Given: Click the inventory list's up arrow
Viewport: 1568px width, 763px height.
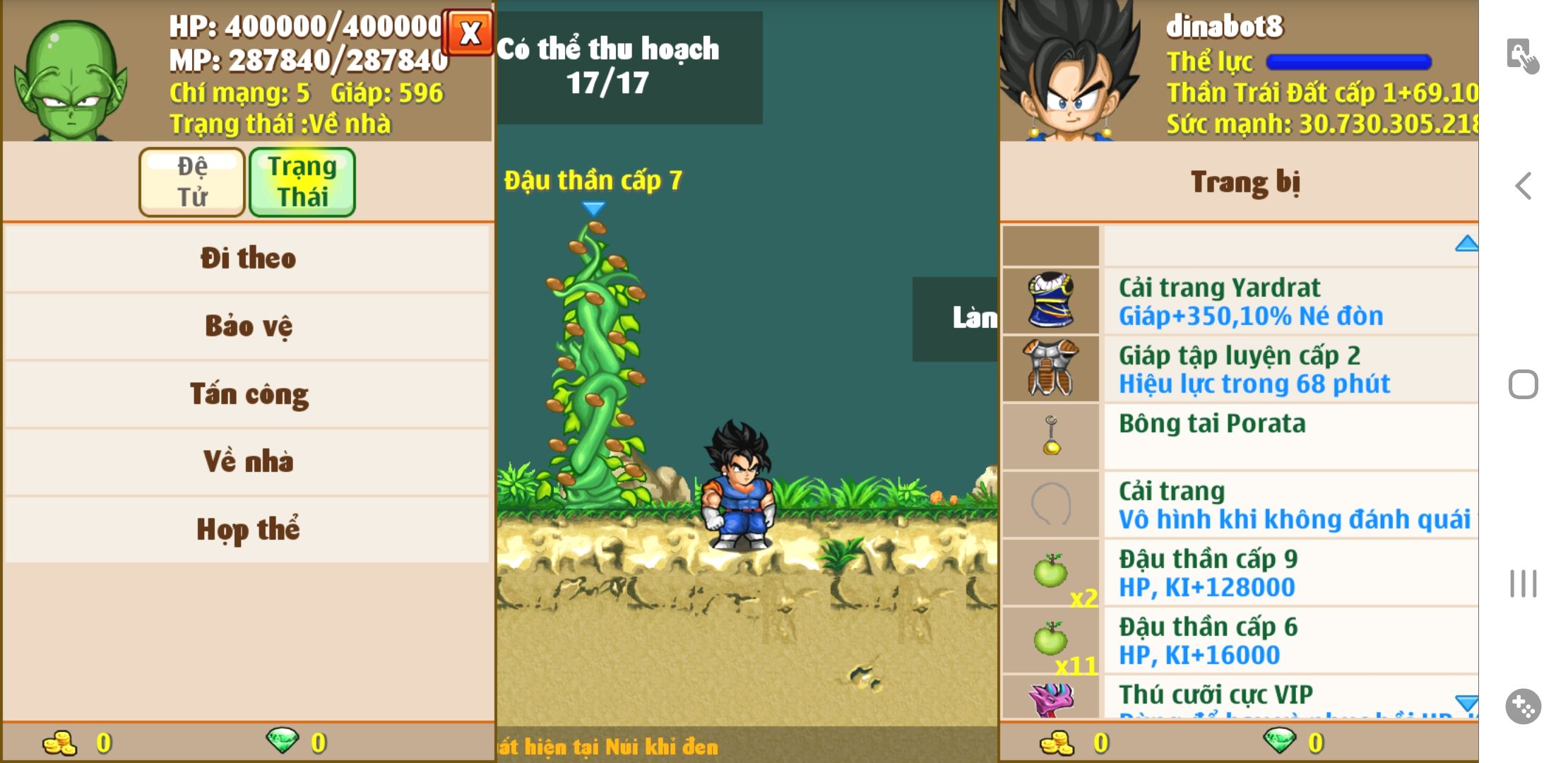Looking at the screenshot, I should click(x=1466, y=244).
